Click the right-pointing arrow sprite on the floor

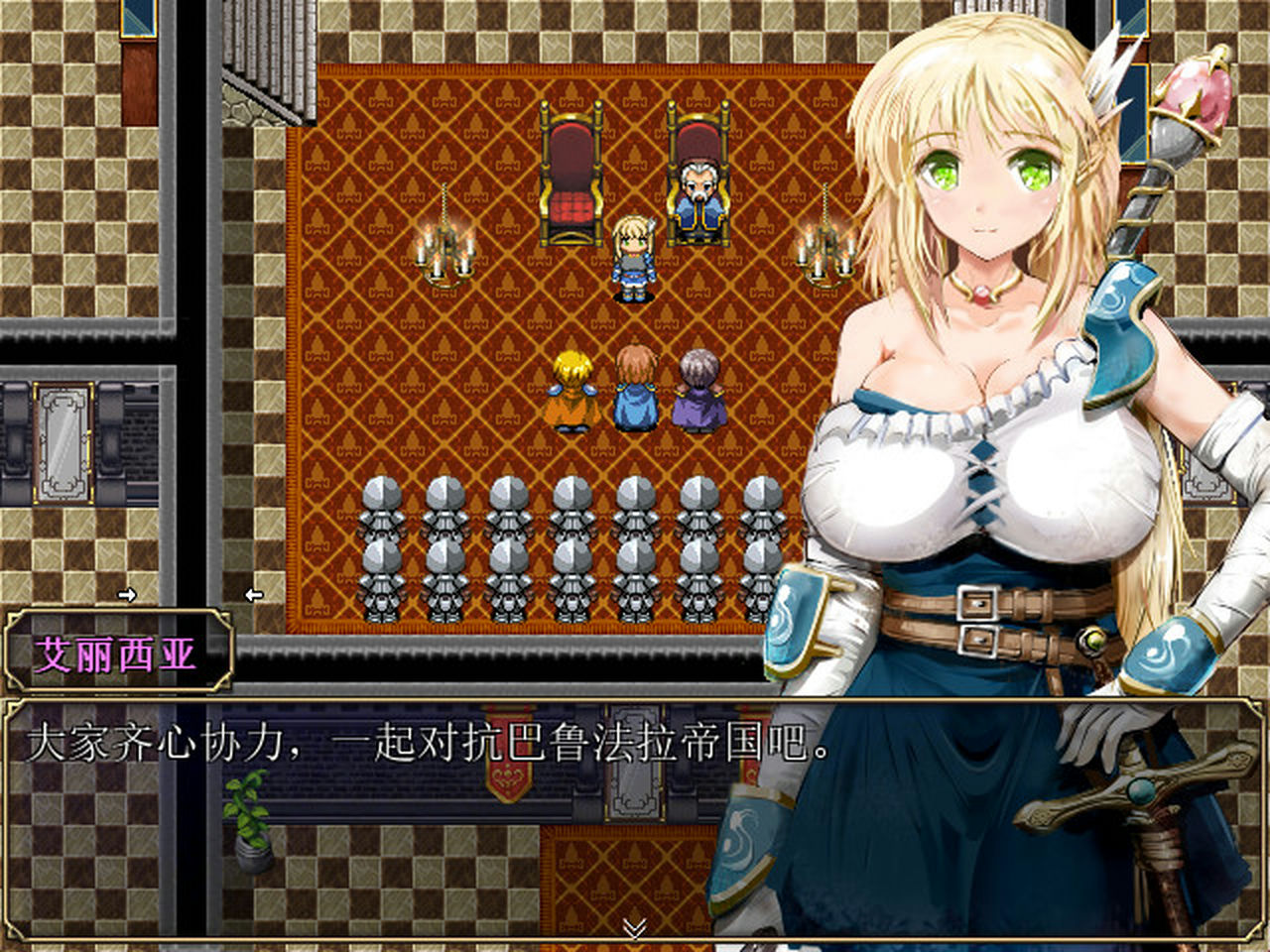pos(129,593)
